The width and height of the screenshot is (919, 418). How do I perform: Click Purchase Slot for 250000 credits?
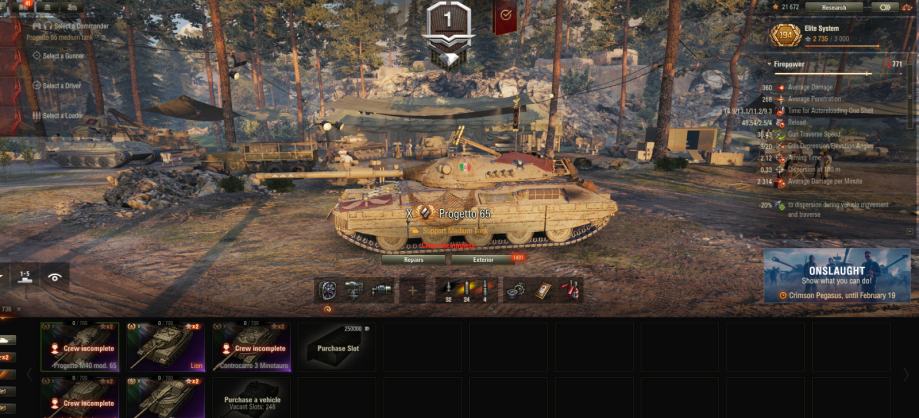point(337,346)
